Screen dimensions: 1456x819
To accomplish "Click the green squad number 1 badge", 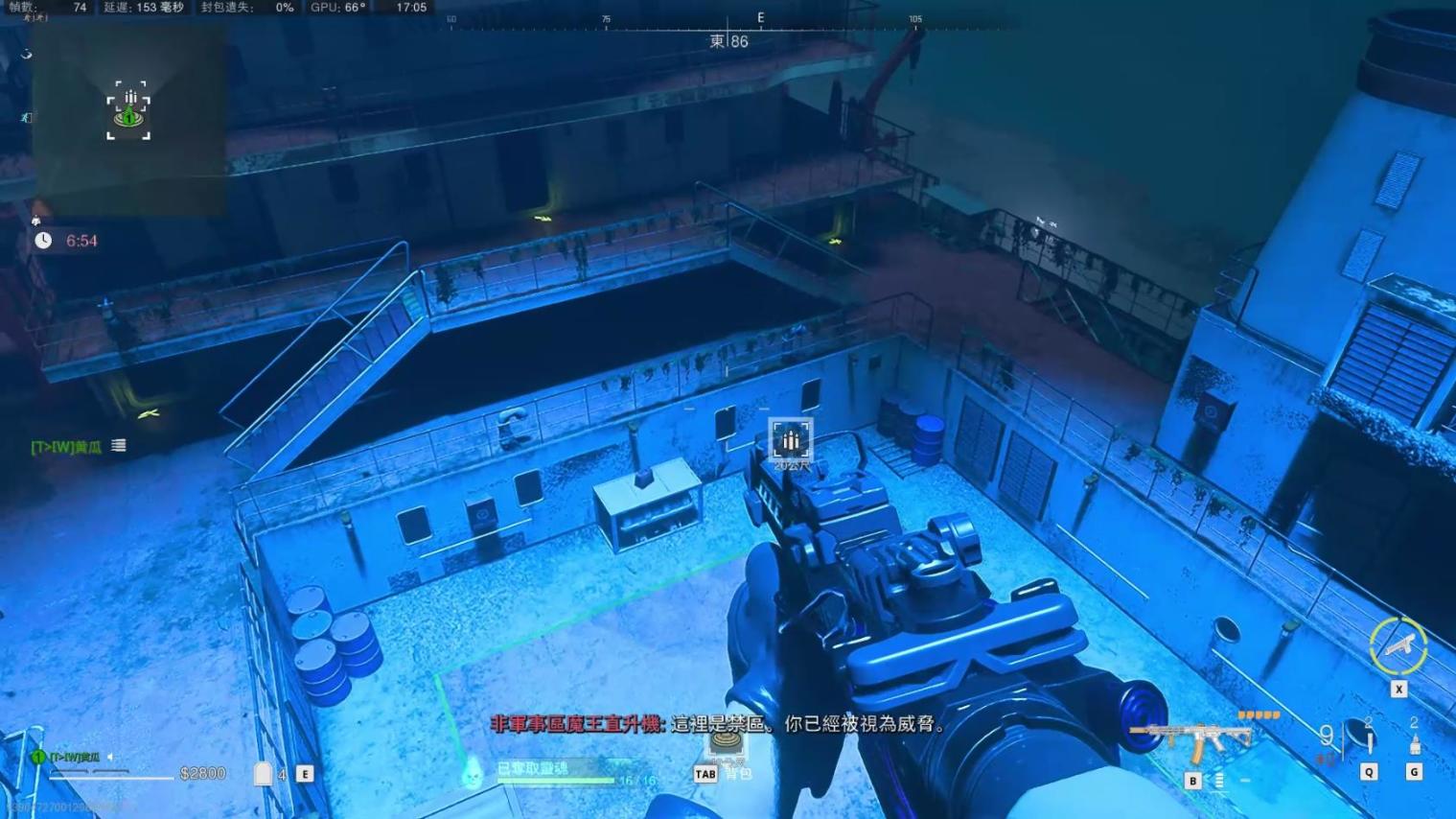I will point(38,758).
